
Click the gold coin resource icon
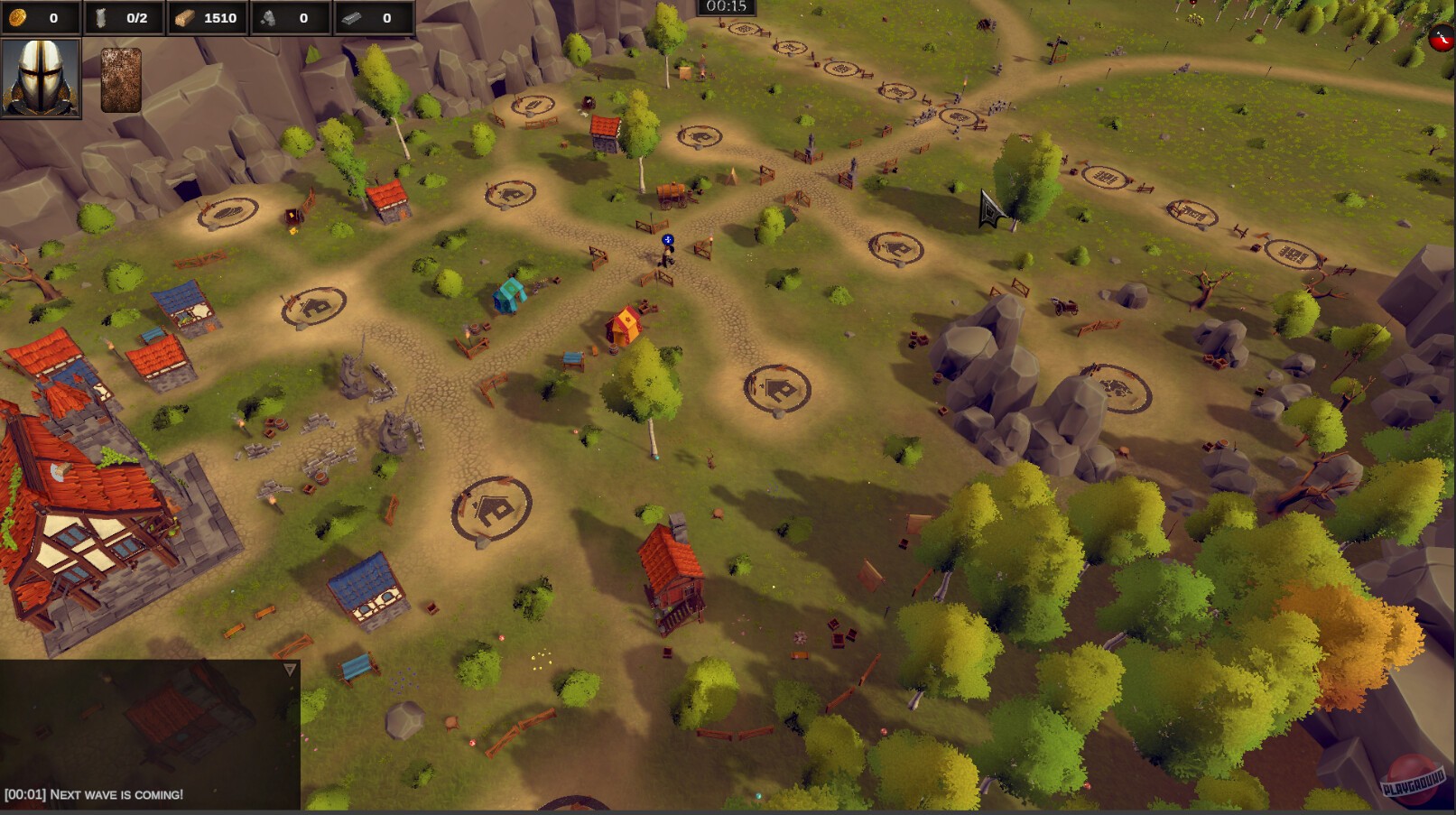click(17, 15)
